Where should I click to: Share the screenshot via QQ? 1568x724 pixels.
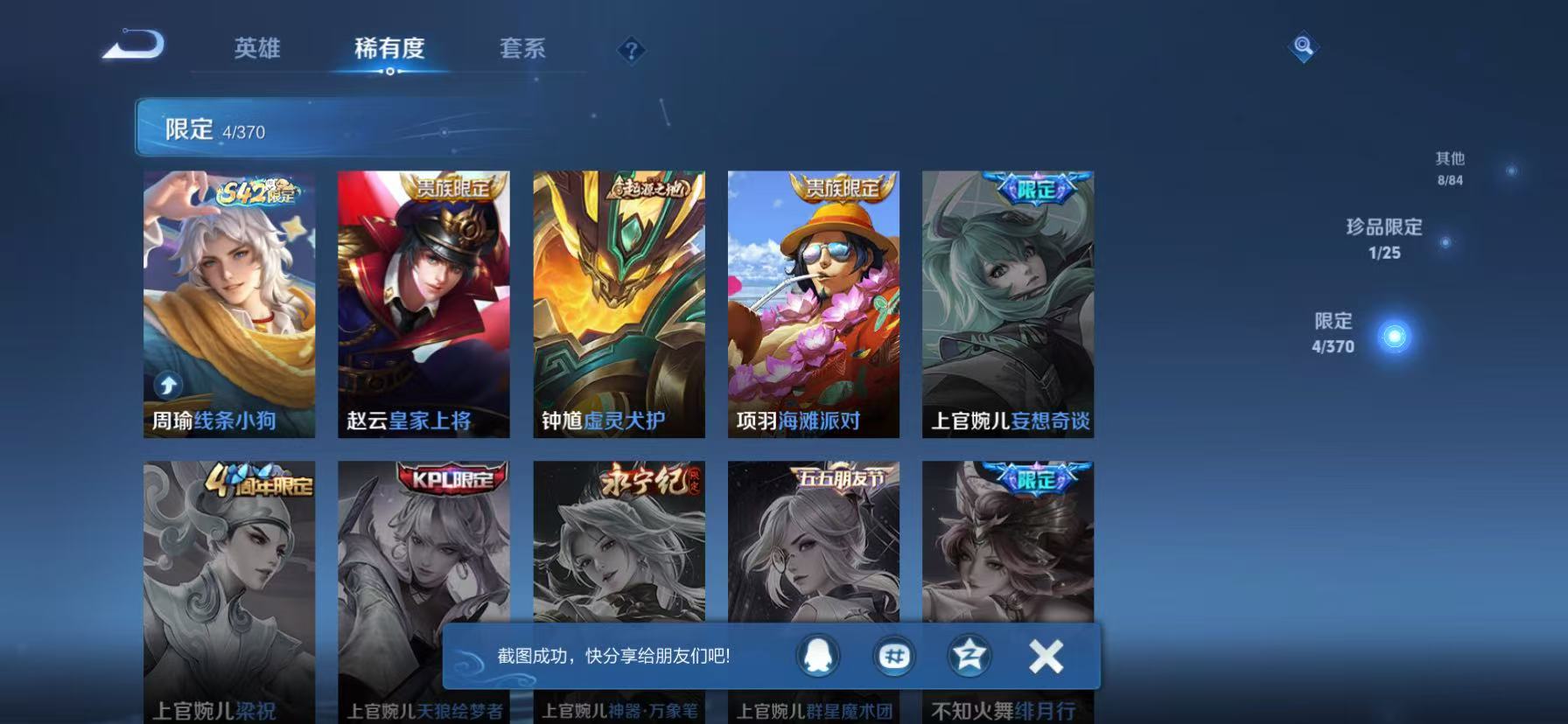817,656
